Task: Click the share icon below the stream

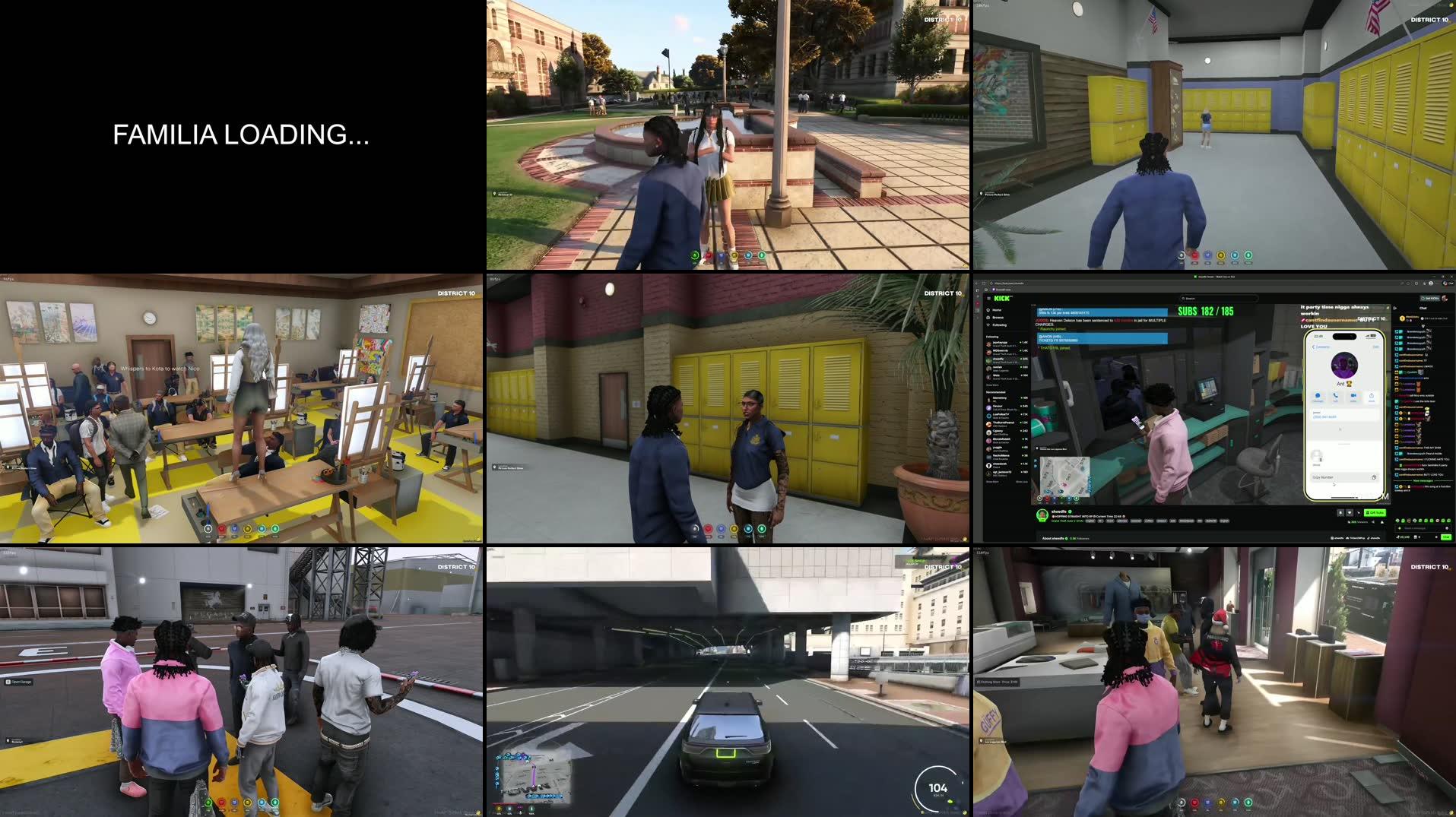Action: 1373,522
